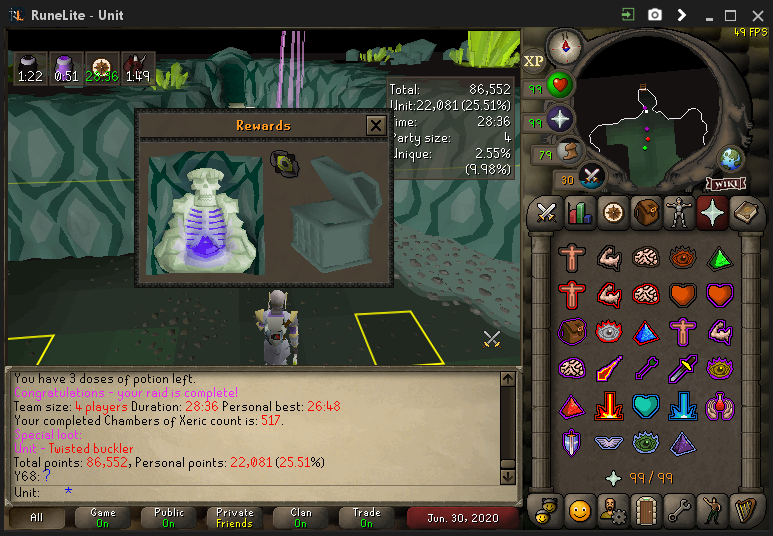Image resolution: width=773 pixels, height=536 pixels.
Task: Open the backpack inventory tab
Action: [645, 212]
